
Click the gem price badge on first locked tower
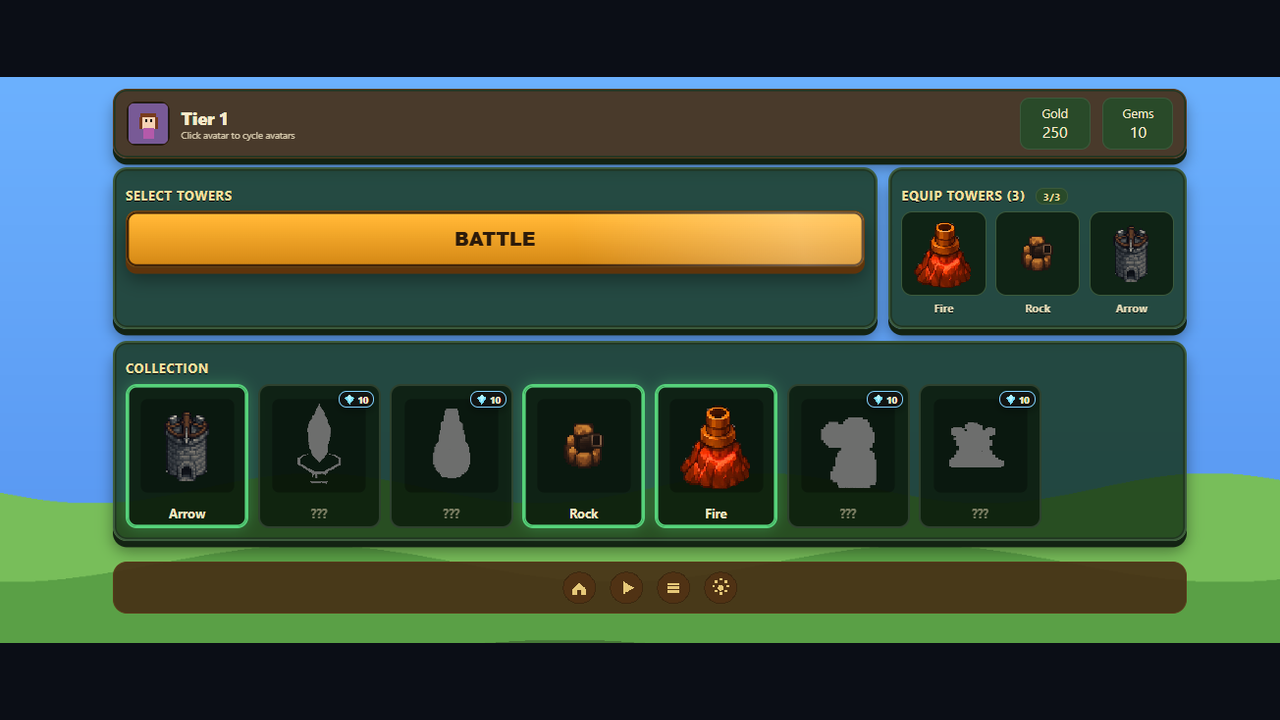coord(356,399)
